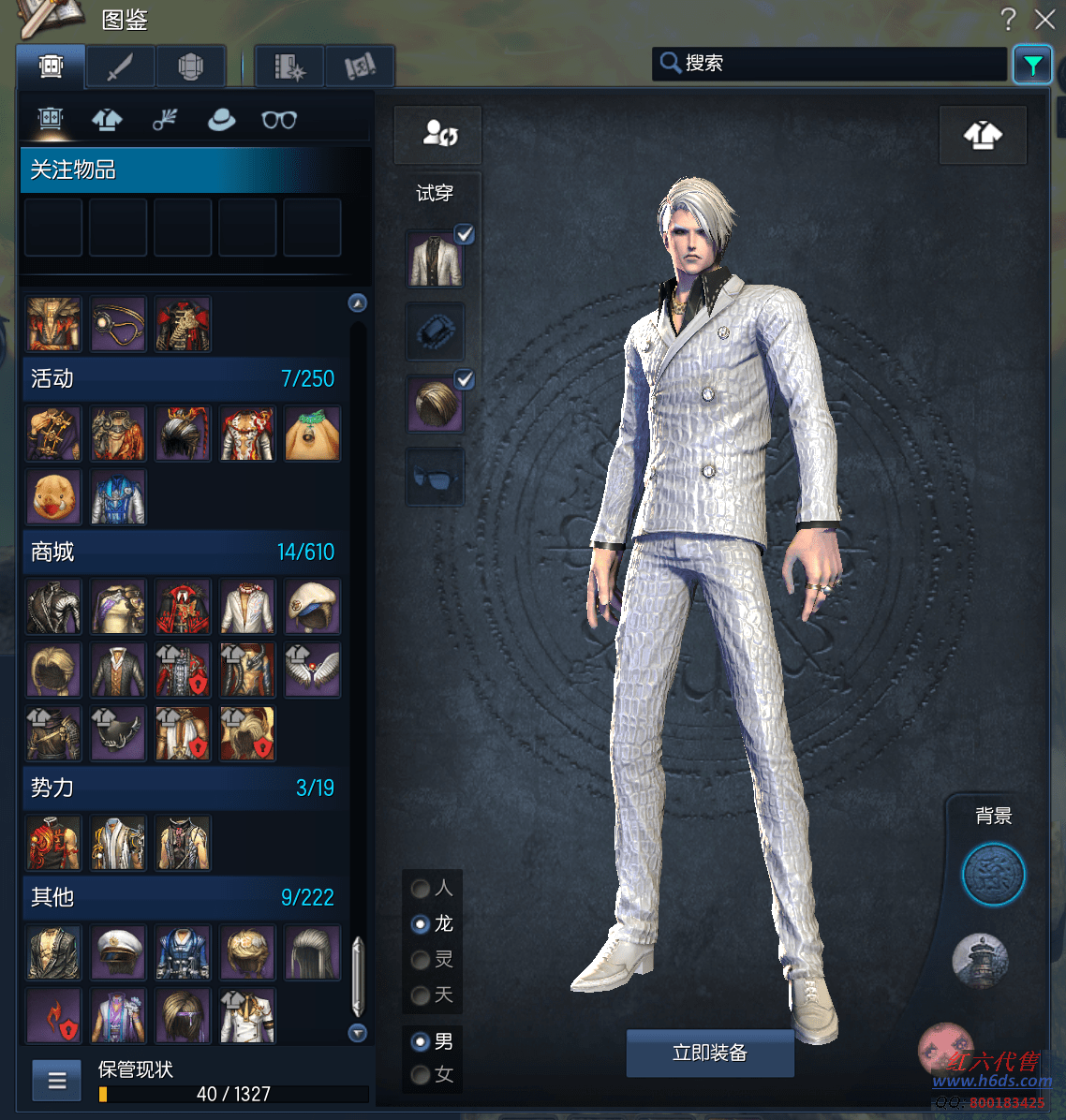This screenshot has height=1120, width=1066.
Task: Open the help question mark
Action: tap(1008, 19)
